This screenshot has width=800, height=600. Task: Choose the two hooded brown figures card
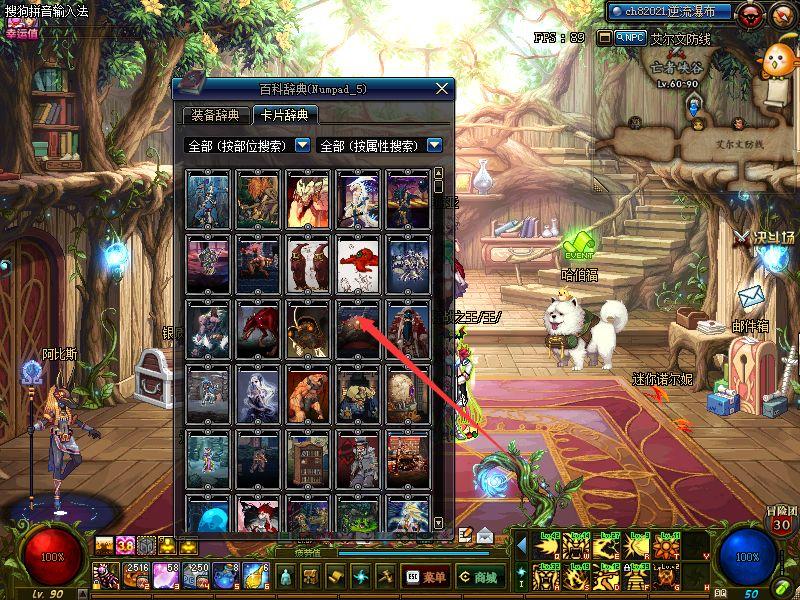(x=308, y=263)
